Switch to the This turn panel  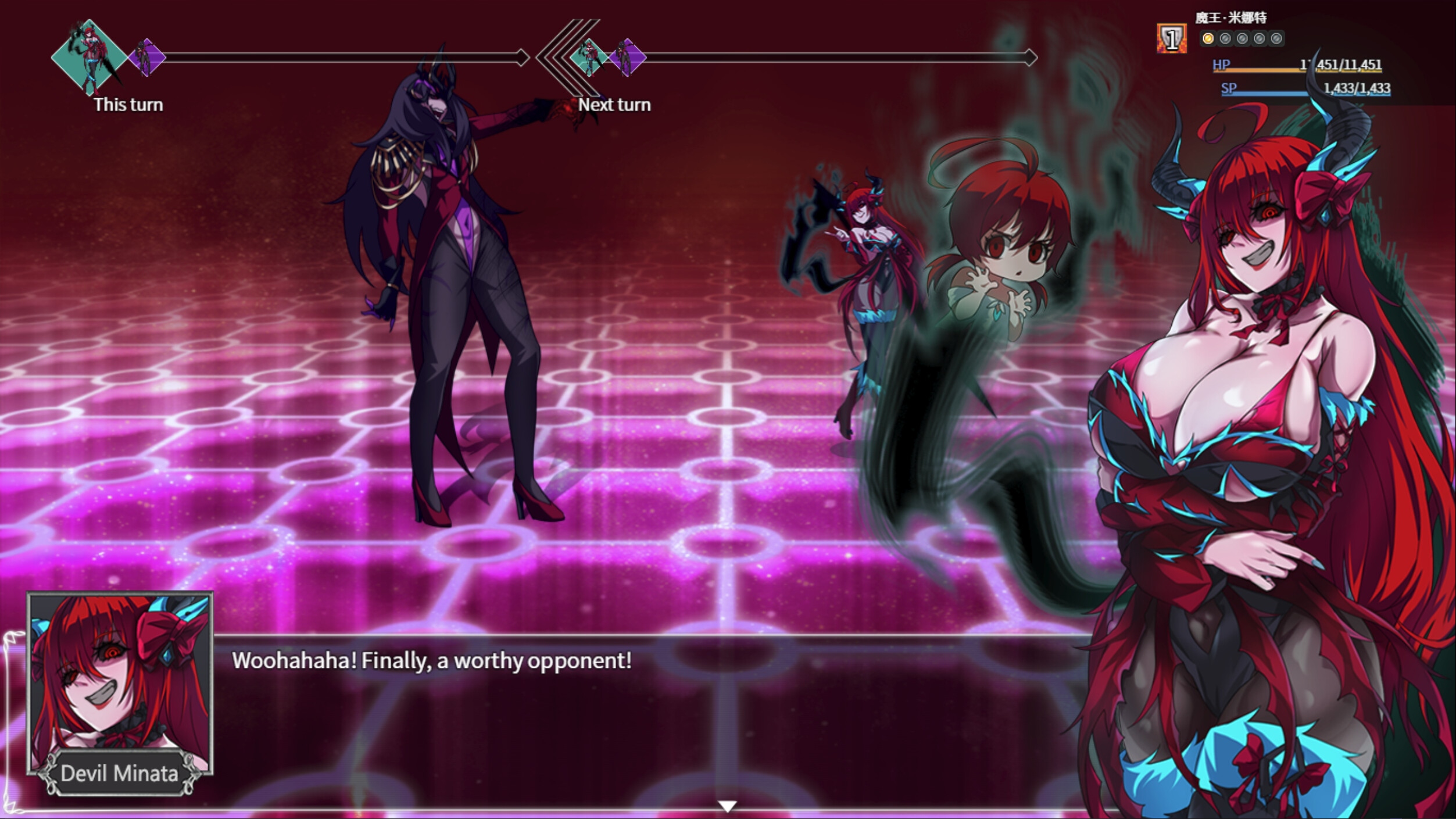click(x=128, y=105)
